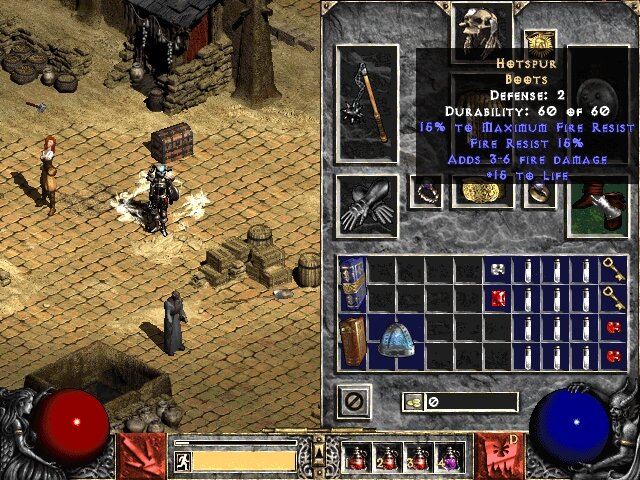This screenshot has height=480, width=640.
Task: Pick up the blue tome in inventory
Action: pos(352,284)
